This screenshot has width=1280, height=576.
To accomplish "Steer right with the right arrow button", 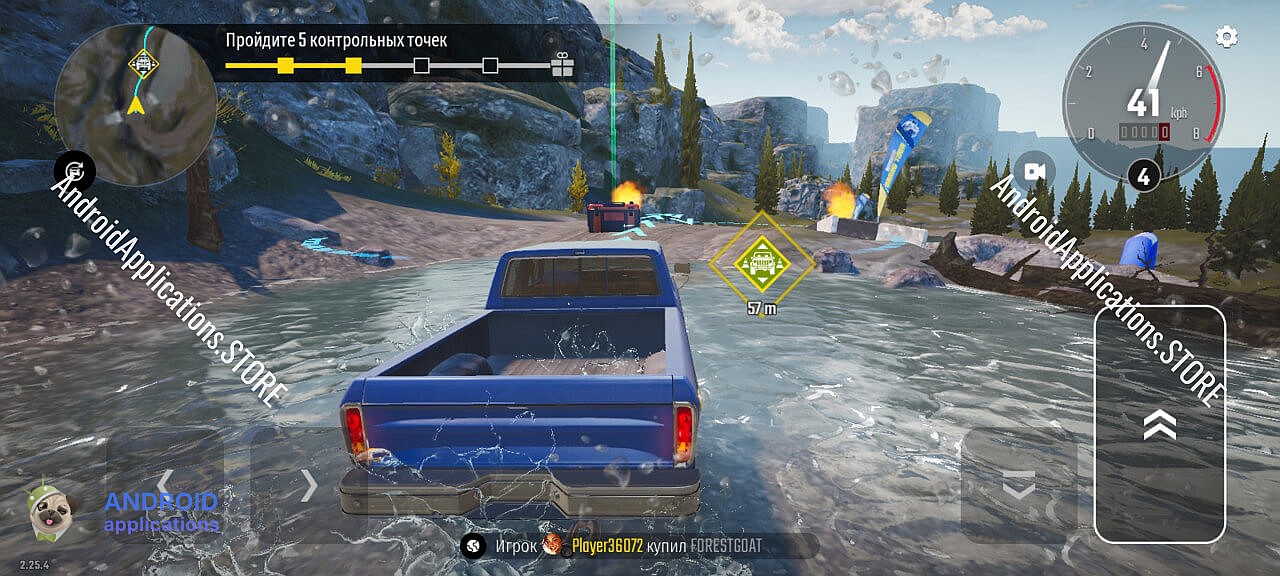I will [x=309, y=485].
